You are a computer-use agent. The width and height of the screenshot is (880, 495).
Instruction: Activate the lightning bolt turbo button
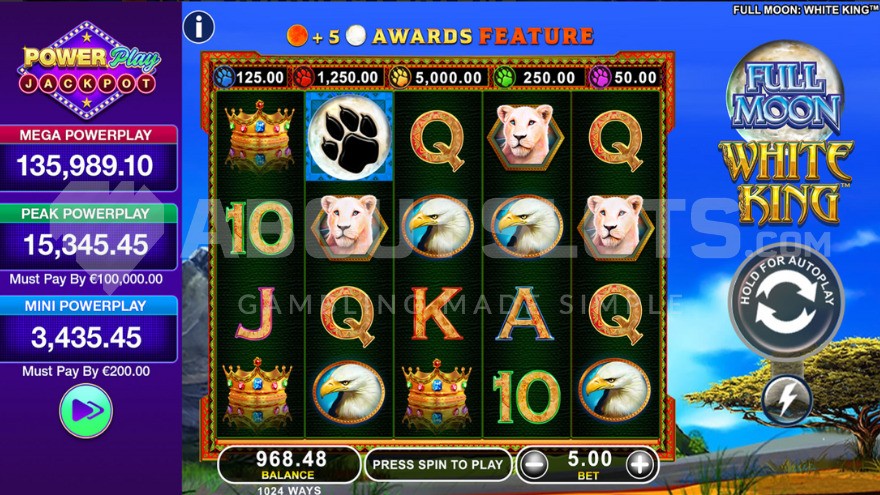coord(785,400)
